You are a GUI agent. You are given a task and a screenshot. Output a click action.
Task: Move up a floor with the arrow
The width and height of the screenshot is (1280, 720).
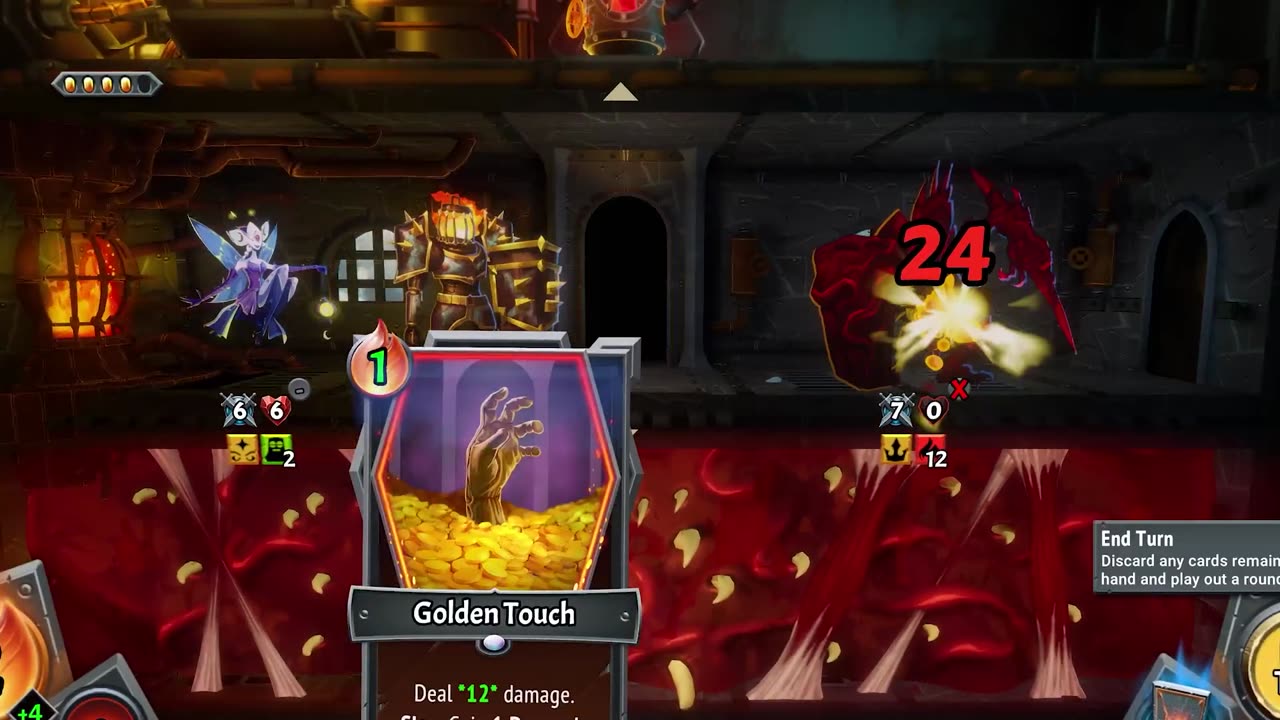620,93
